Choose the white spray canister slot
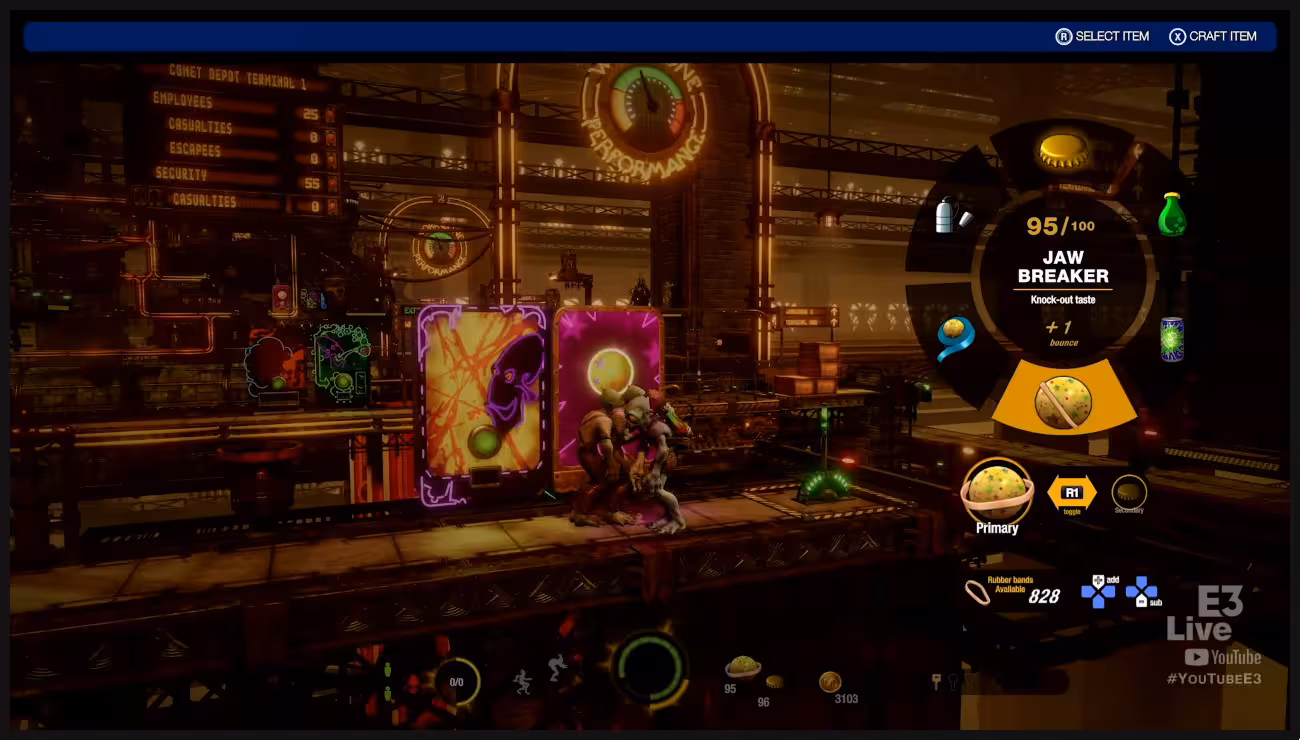Viewport: 1300px width, 740px height. coord(951,216)
